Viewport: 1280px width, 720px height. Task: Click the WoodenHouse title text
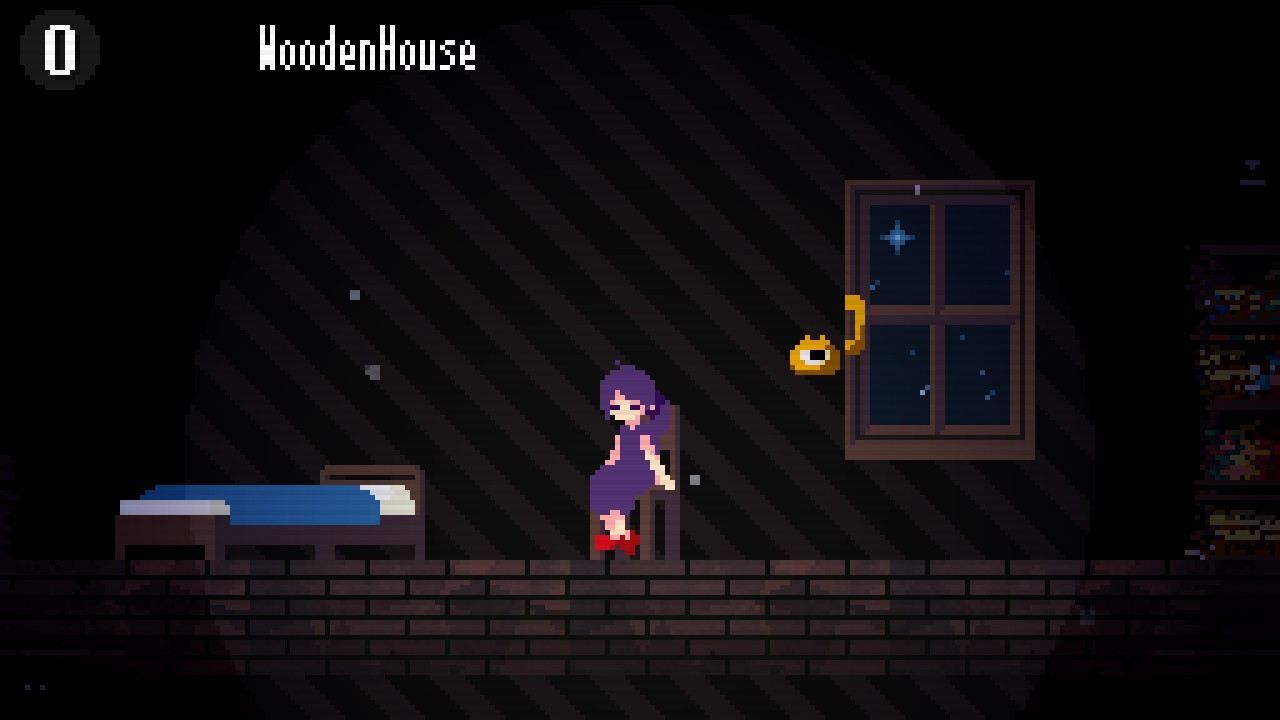[x=367, y=50]
